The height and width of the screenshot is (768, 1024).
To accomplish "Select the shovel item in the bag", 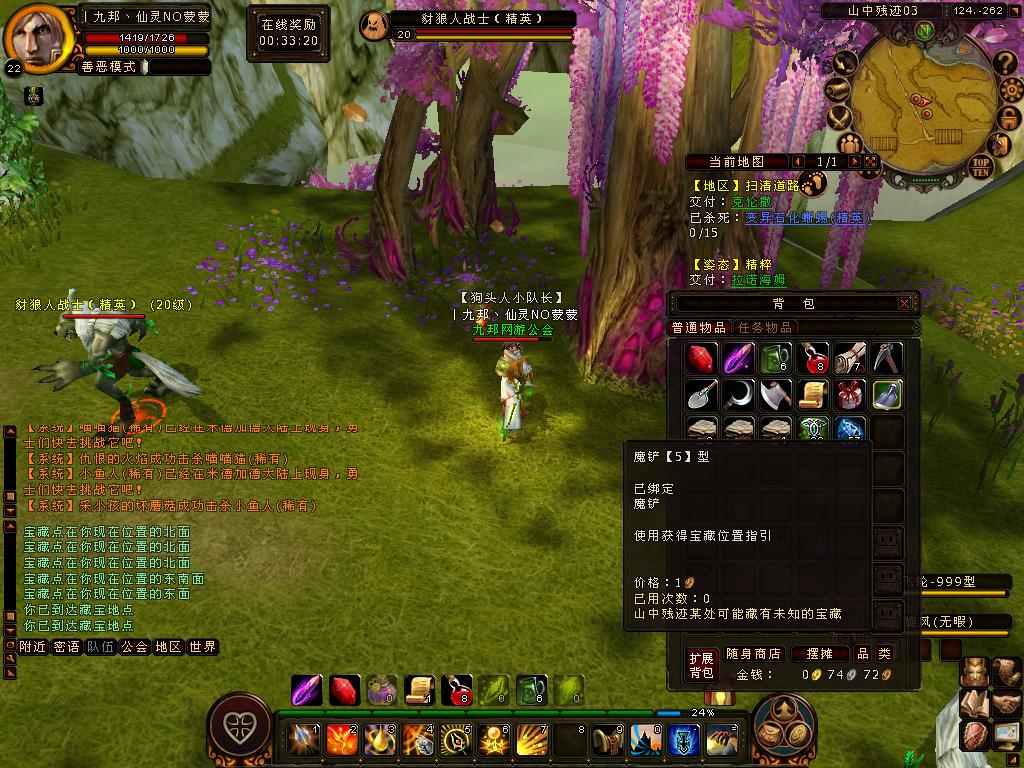I will (701, 394).
